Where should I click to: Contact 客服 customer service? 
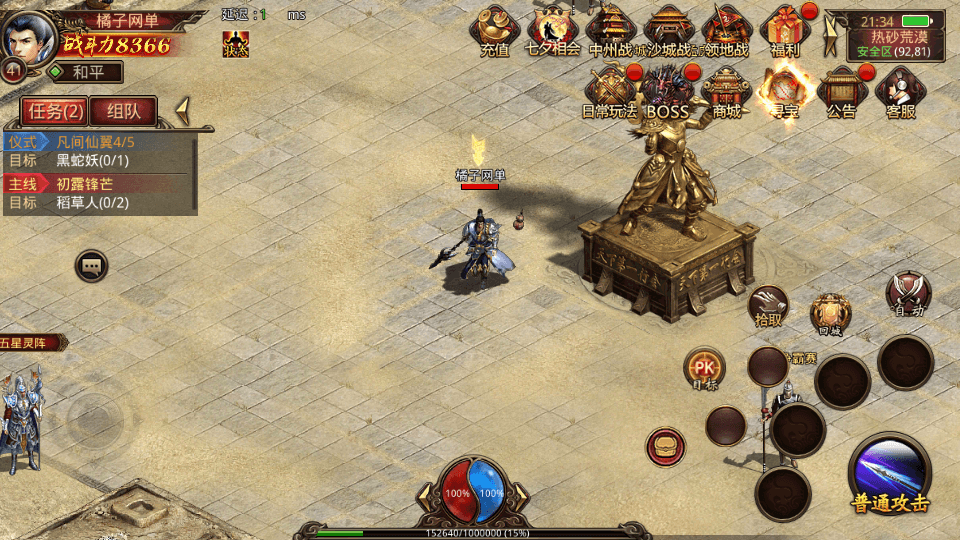901,90
